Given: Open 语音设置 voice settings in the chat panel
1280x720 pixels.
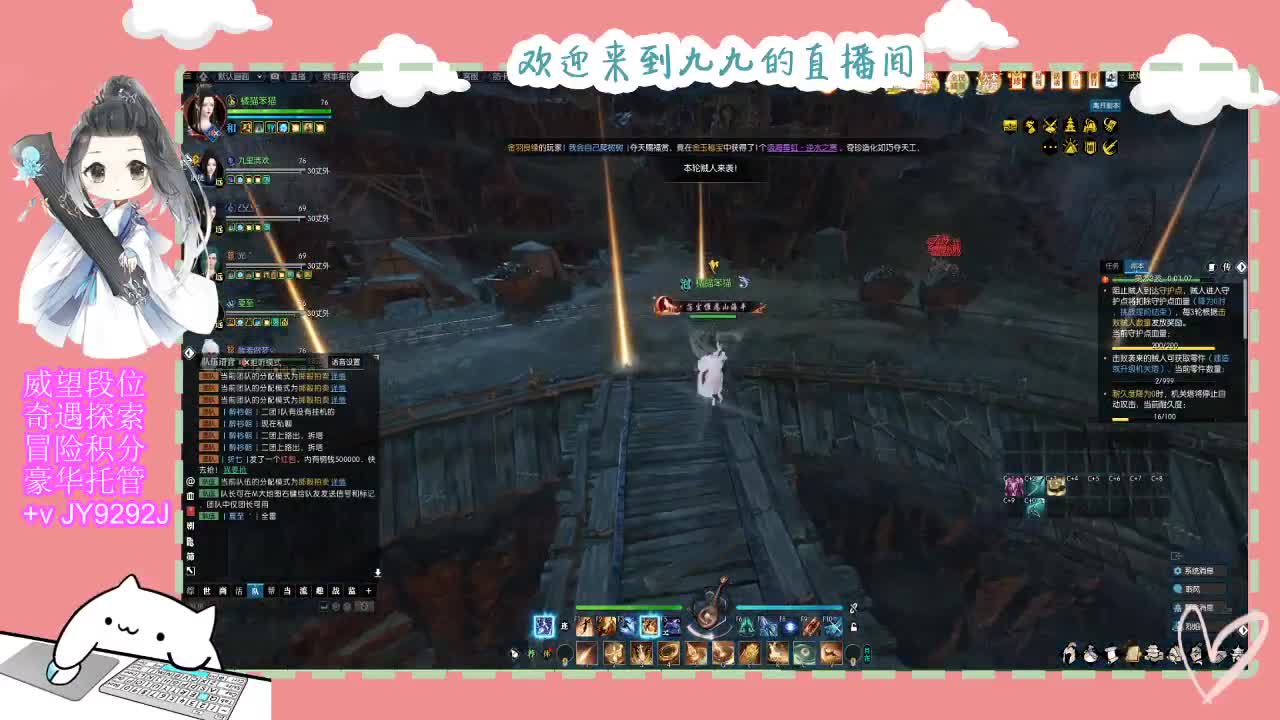Looking at the screenshot, I should click(345, 362).
